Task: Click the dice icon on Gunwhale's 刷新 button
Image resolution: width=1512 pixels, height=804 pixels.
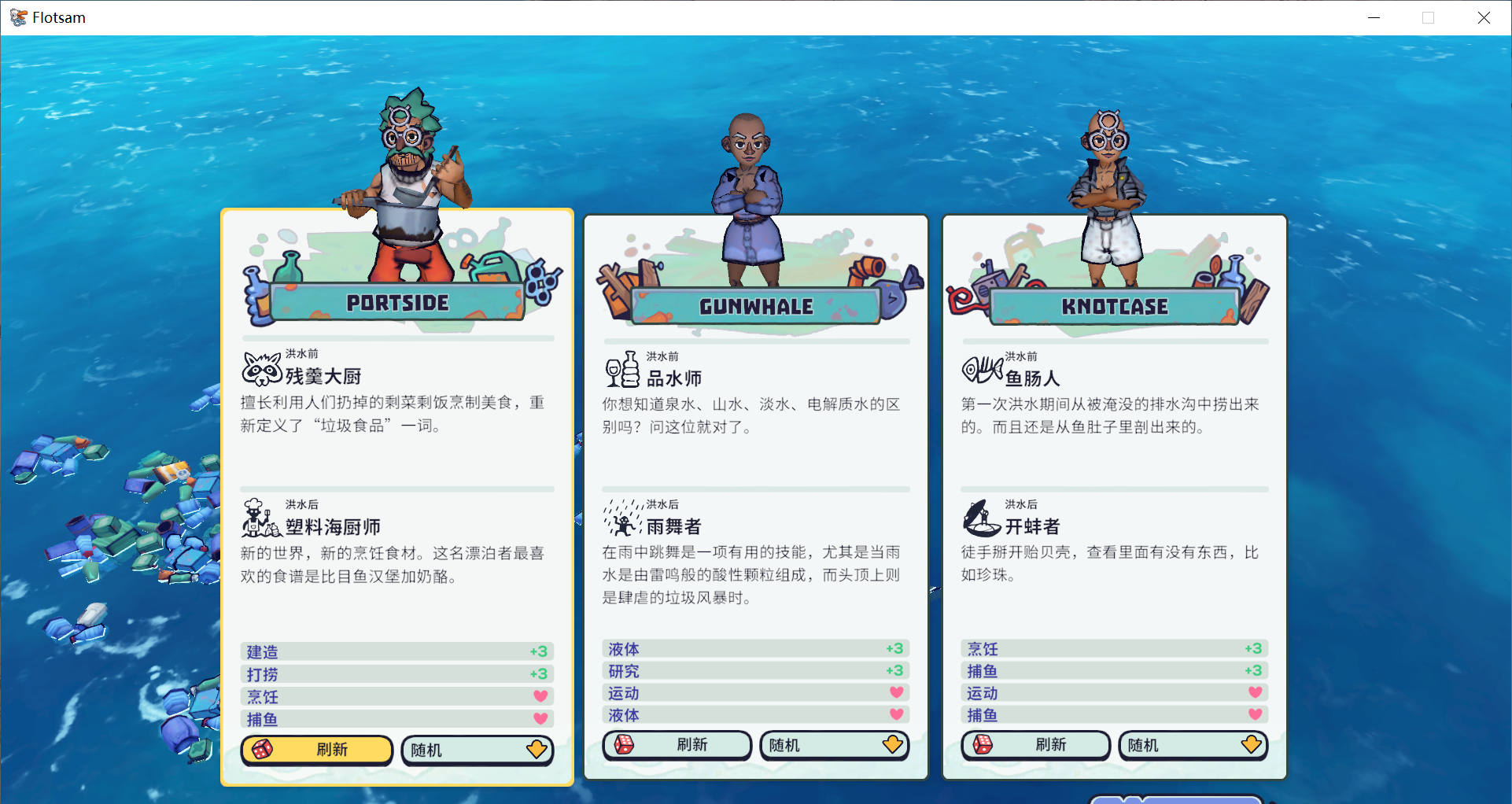Action: [x=625, y=745]
